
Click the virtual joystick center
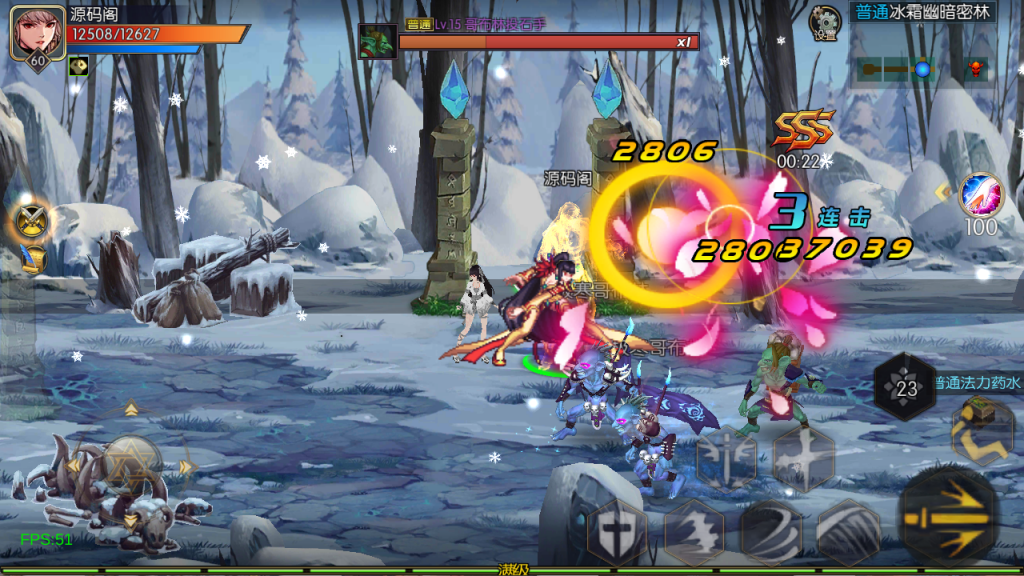(x=130, y=465)
